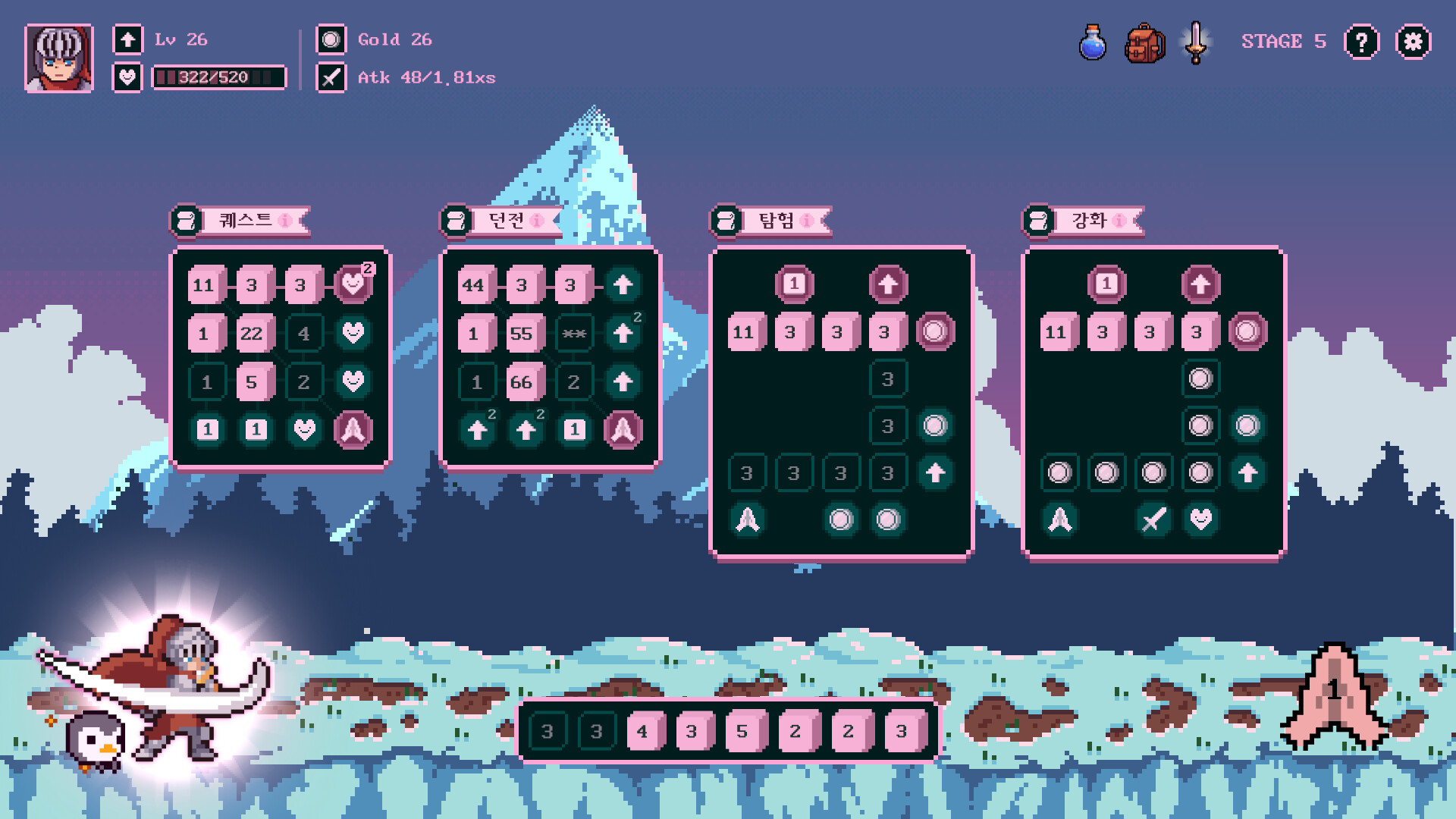Screen dimensions: 1456x819
Task: Show info for the 퀘스트 panel
Action: click(x=285, y=221)
